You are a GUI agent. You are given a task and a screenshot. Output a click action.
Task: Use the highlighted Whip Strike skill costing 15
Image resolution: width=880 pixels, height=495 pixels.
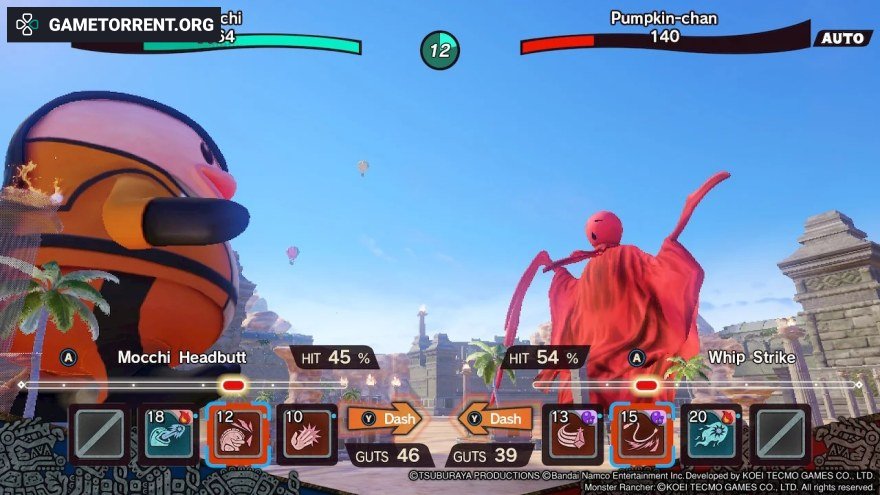click(x=642, y=434)
